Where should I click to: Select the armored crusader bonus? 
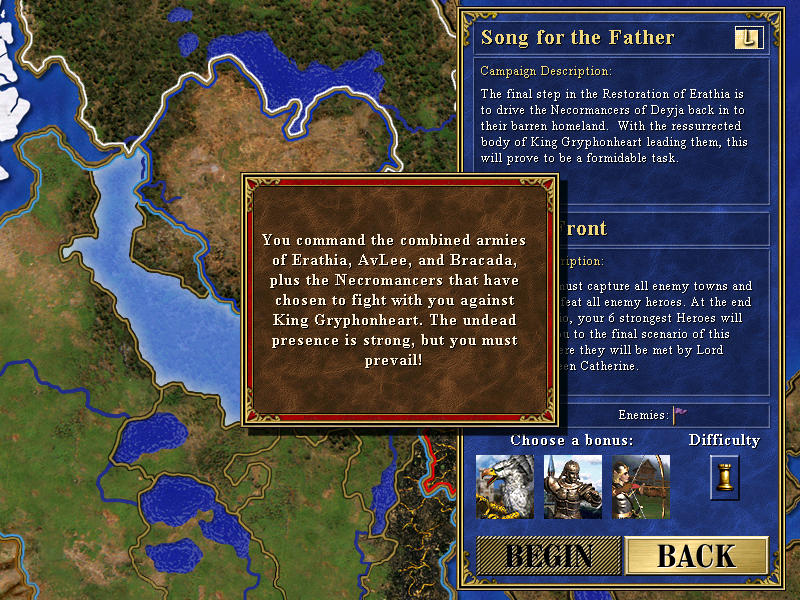coord(572,486)
